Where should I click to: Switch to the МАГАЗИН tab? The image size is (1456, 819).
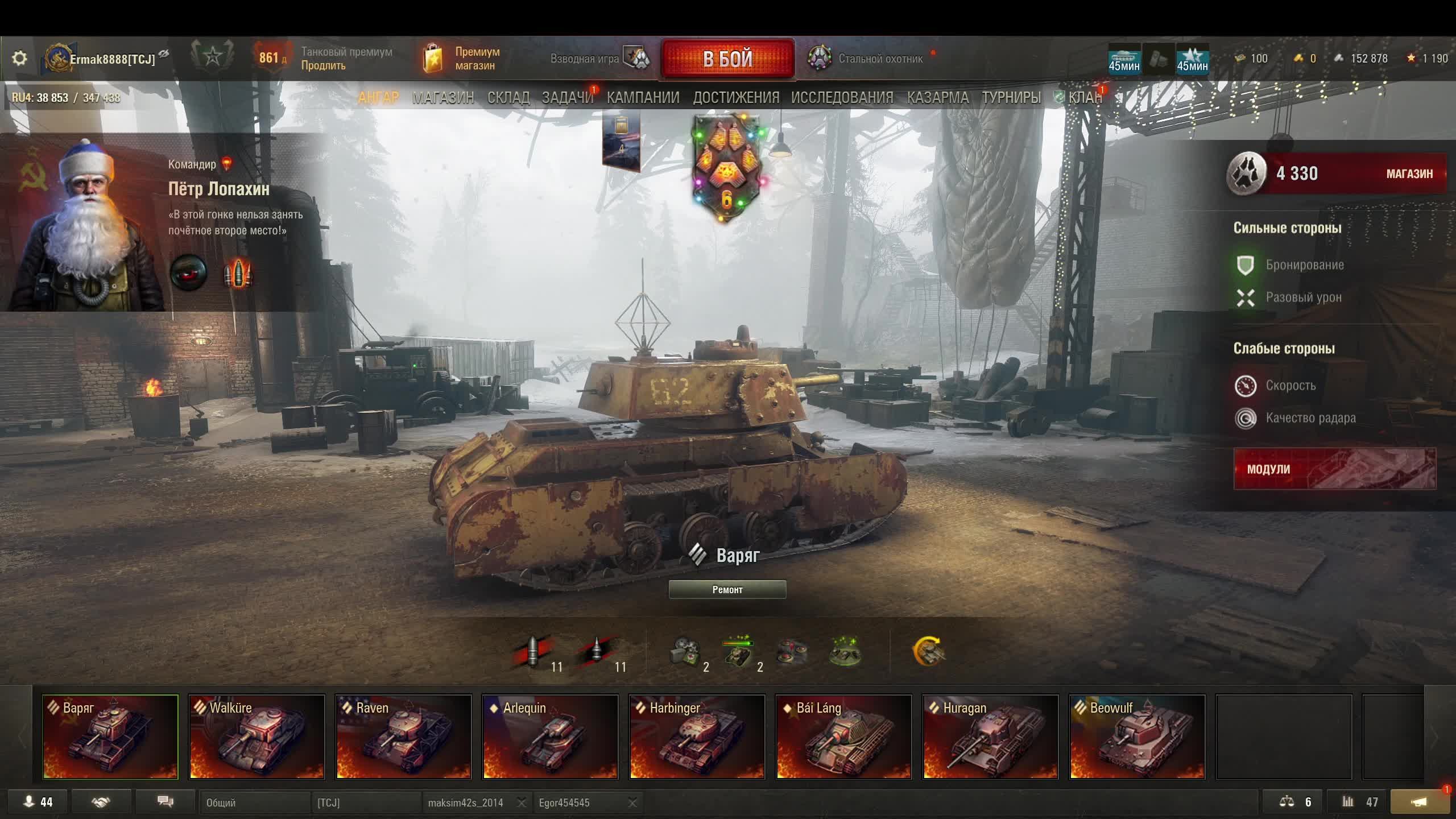(x=443, y=98)
